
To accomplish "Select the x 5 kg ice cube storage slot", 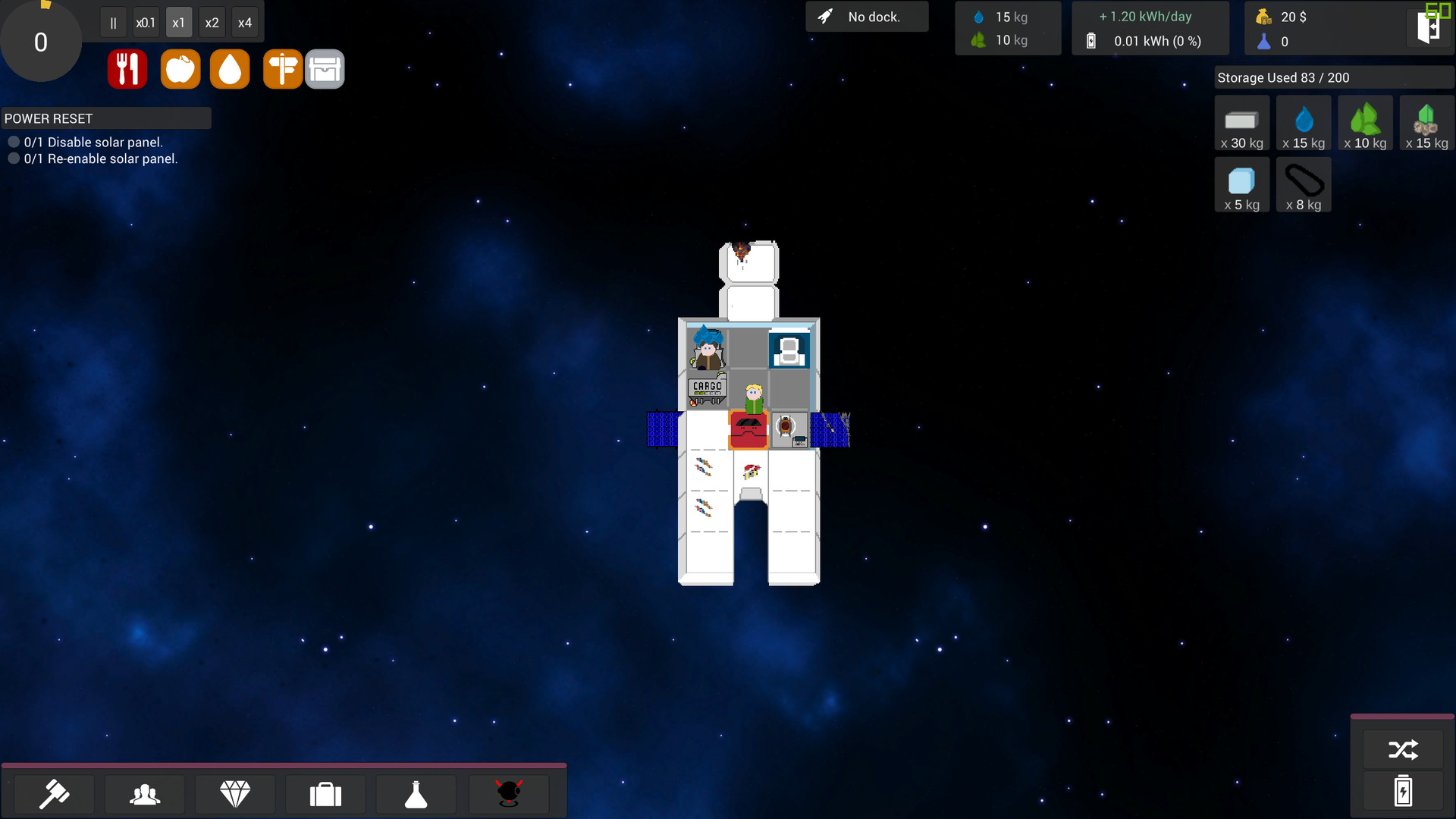I will tap(1241, 184).
